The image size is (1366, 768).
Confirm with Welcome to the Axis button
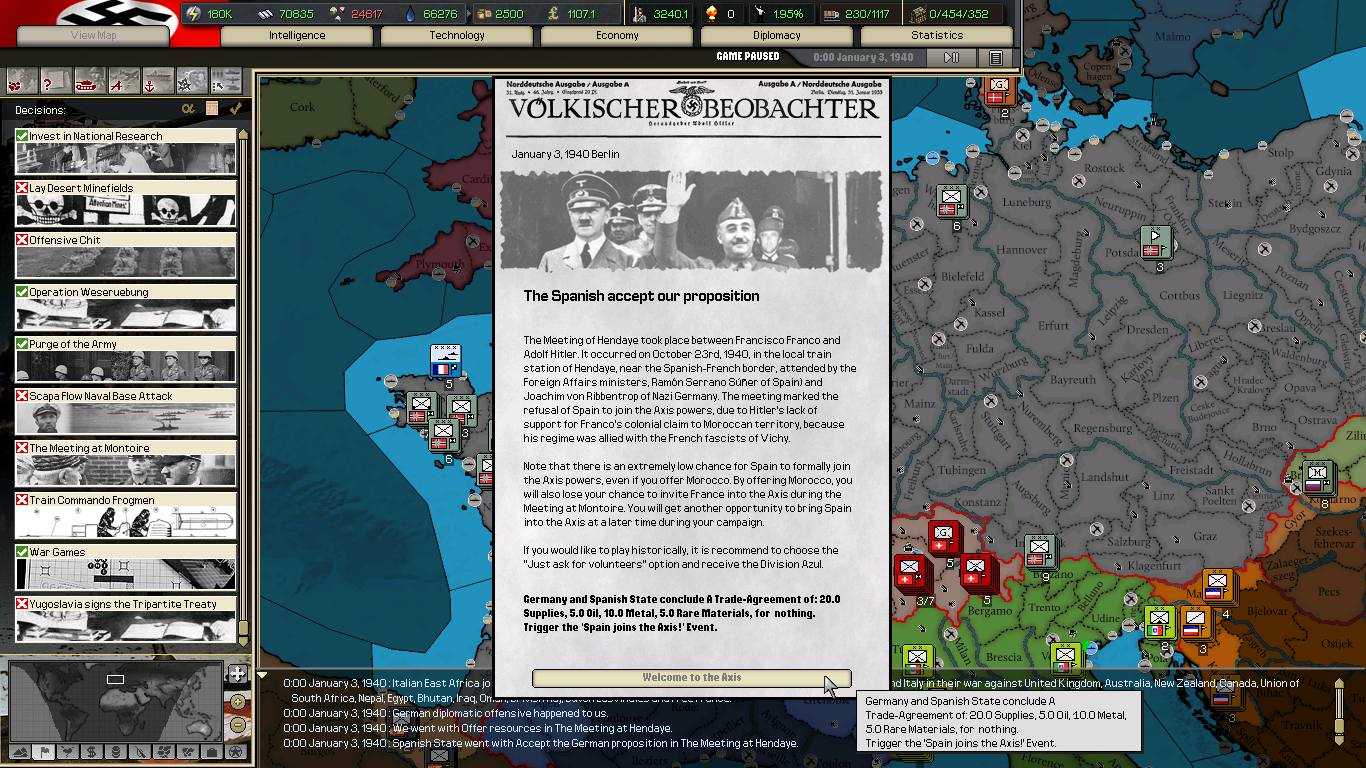pyautogui.click(x=691, y=678)
